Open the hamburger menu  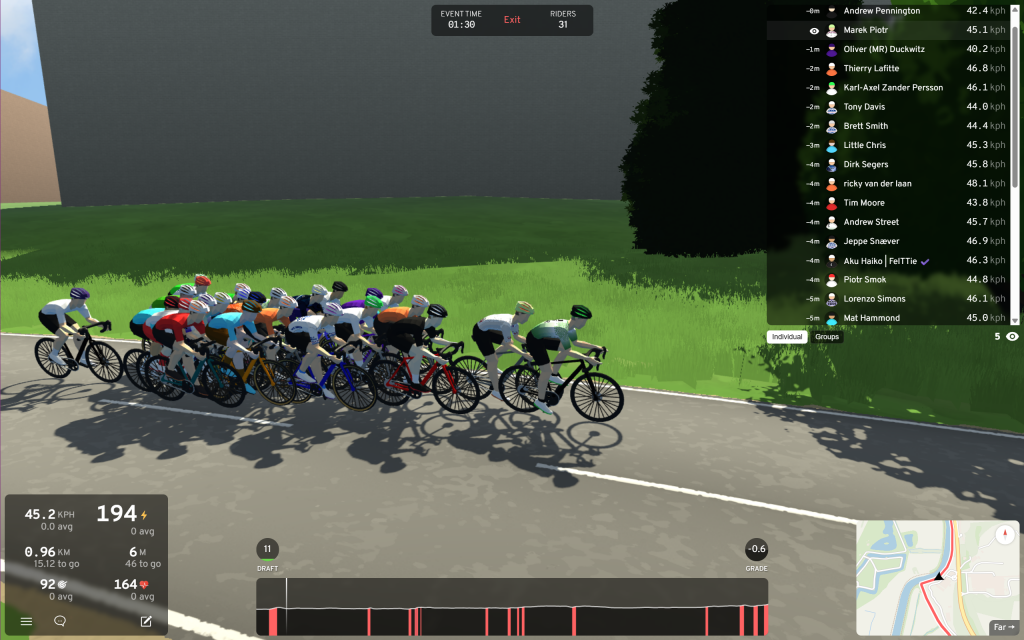[27, 621]
